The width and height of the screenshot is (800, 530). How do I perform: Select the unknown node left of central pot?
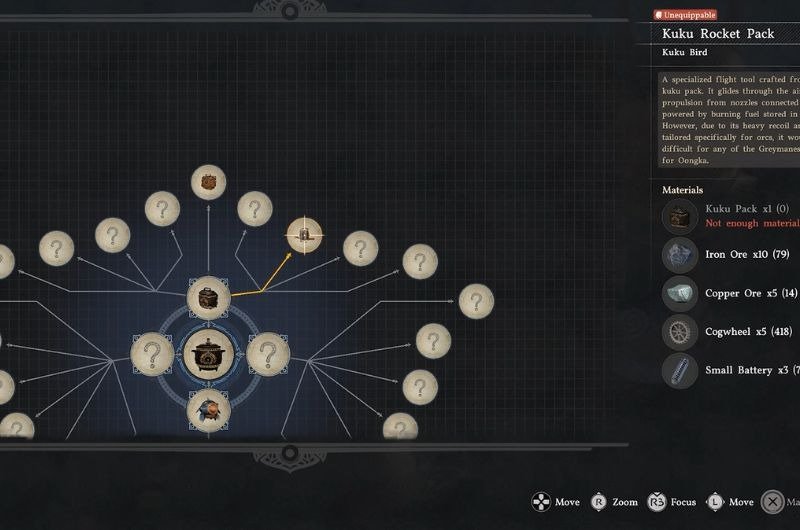pyautogui.click(x=152, y=354)
